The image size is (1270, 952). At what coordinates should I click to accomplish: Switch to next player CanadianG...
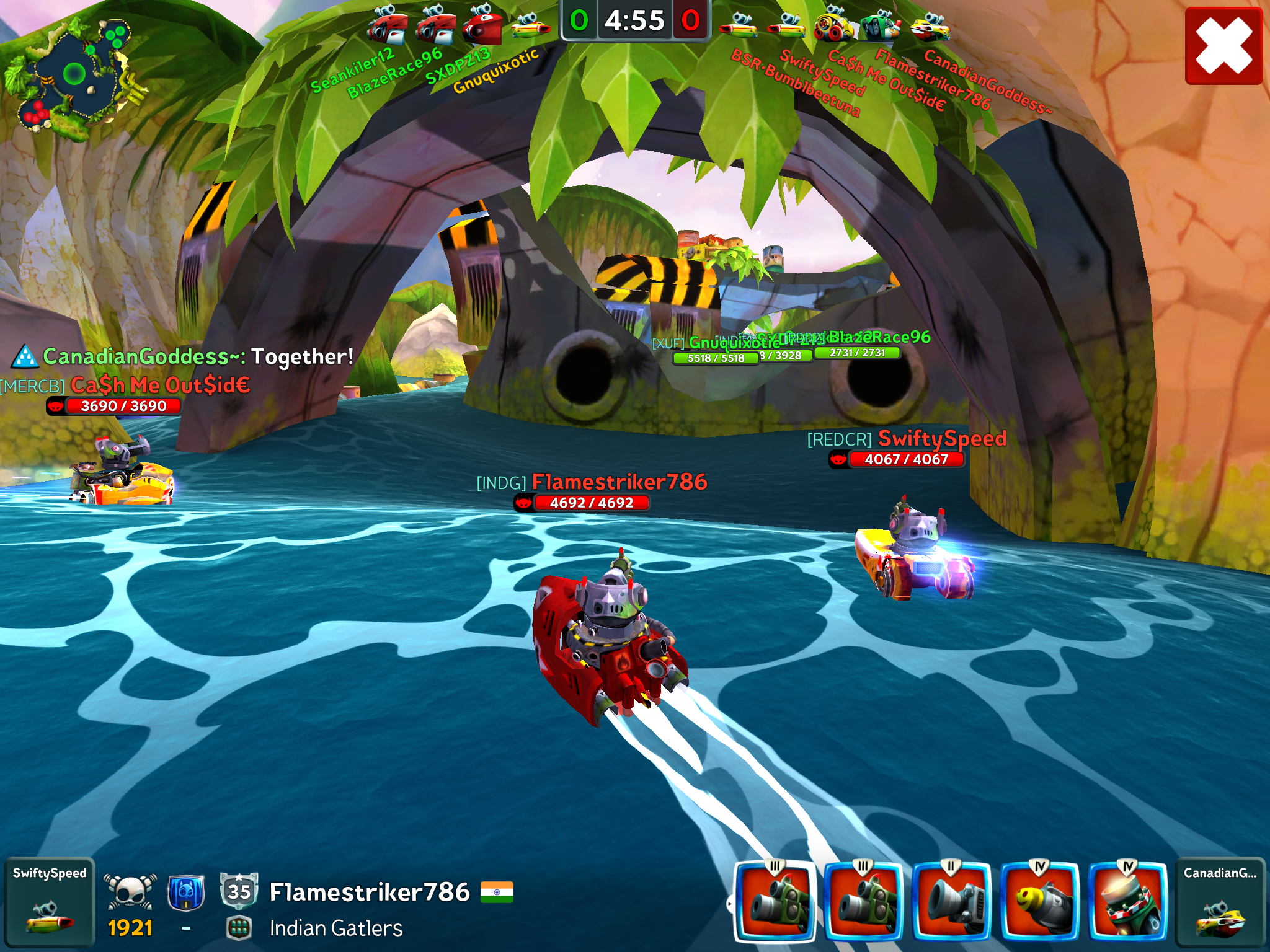click(1220, 902)
